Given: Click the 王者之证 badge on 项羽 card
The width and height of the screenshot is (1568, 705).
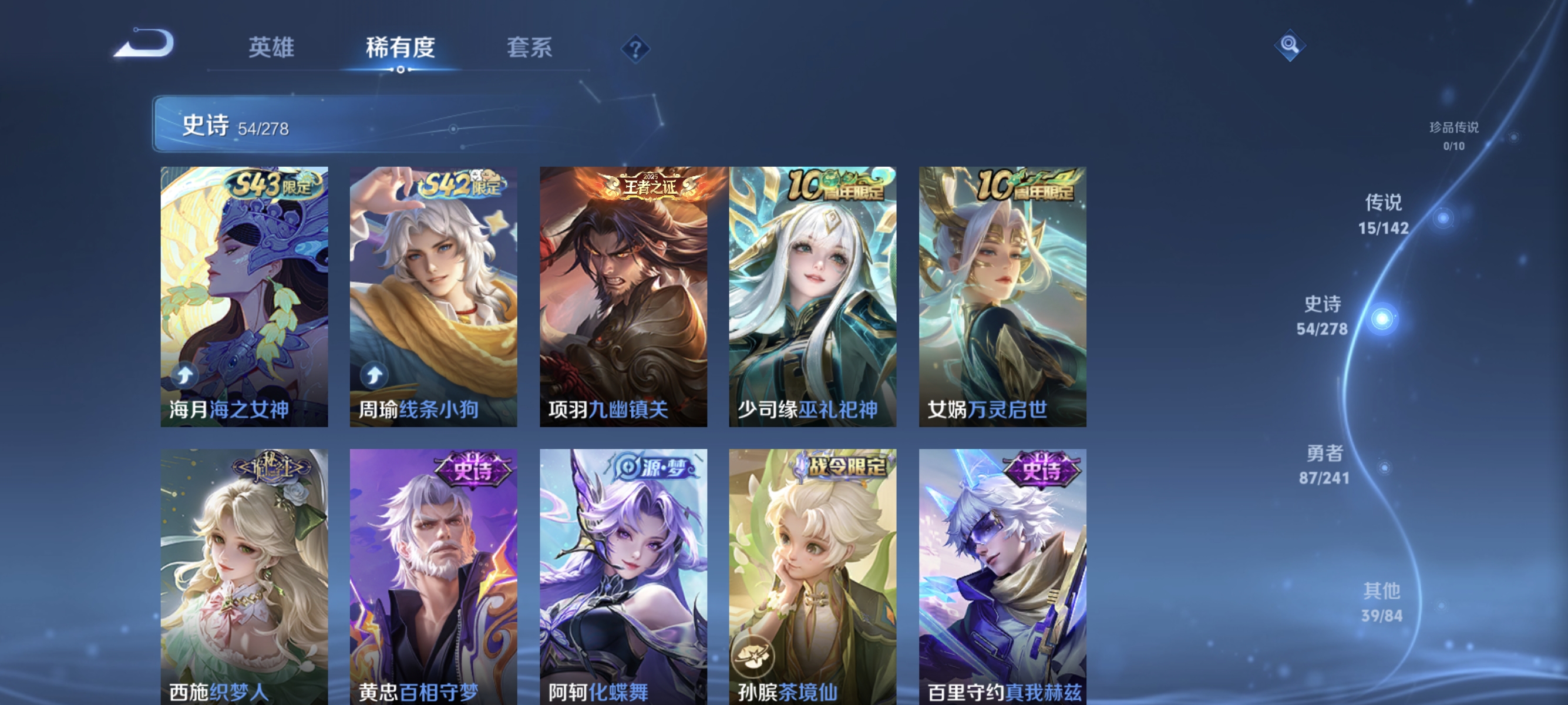Looking at the screenshot, I should pos(649,186).
